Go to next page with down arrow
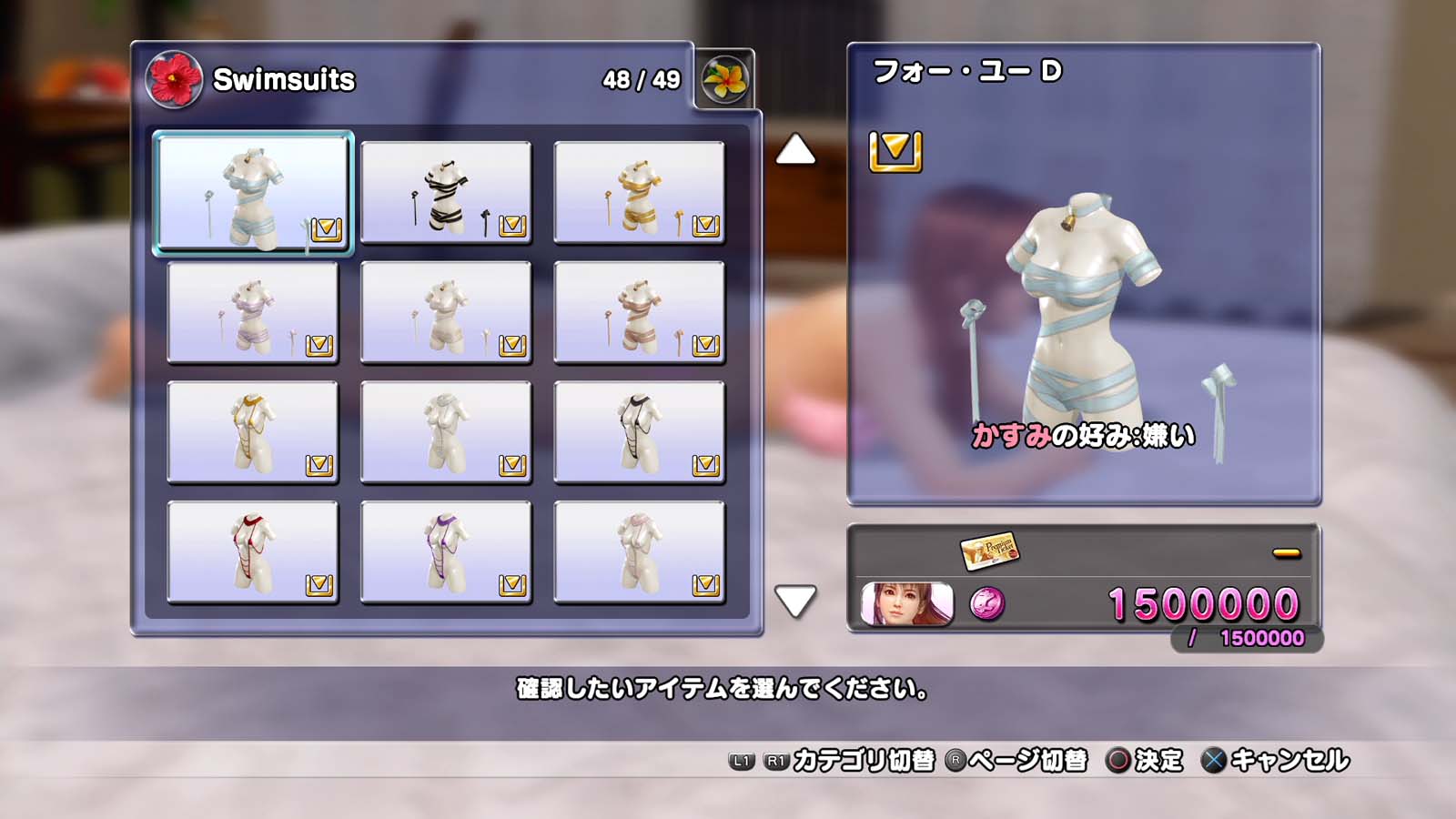The image size is (1456, 819). point(795,601)
